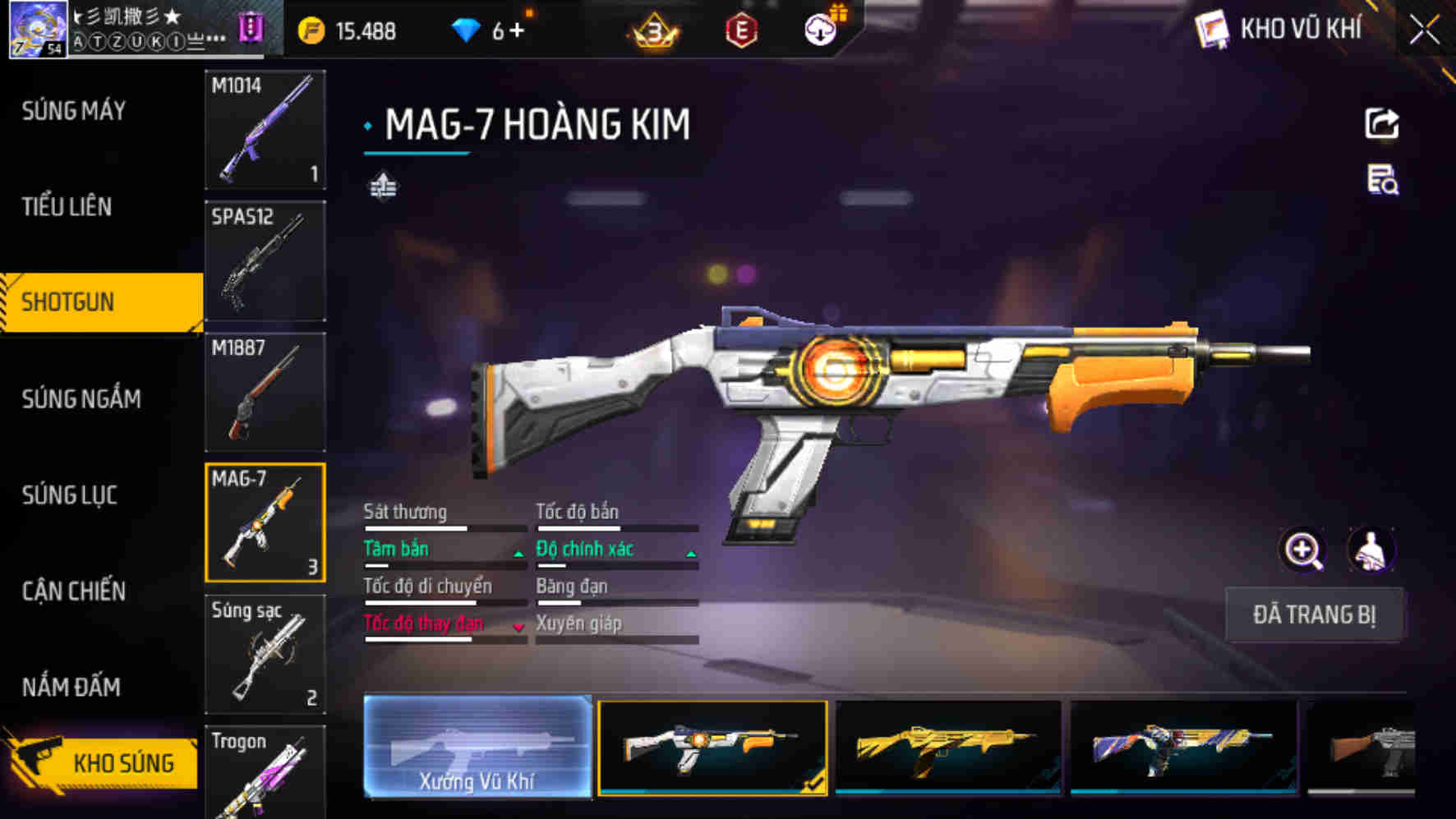The image size is (1456, 819).
Task: Pick the M1887 shotgun tile
Action: point(265,392)
